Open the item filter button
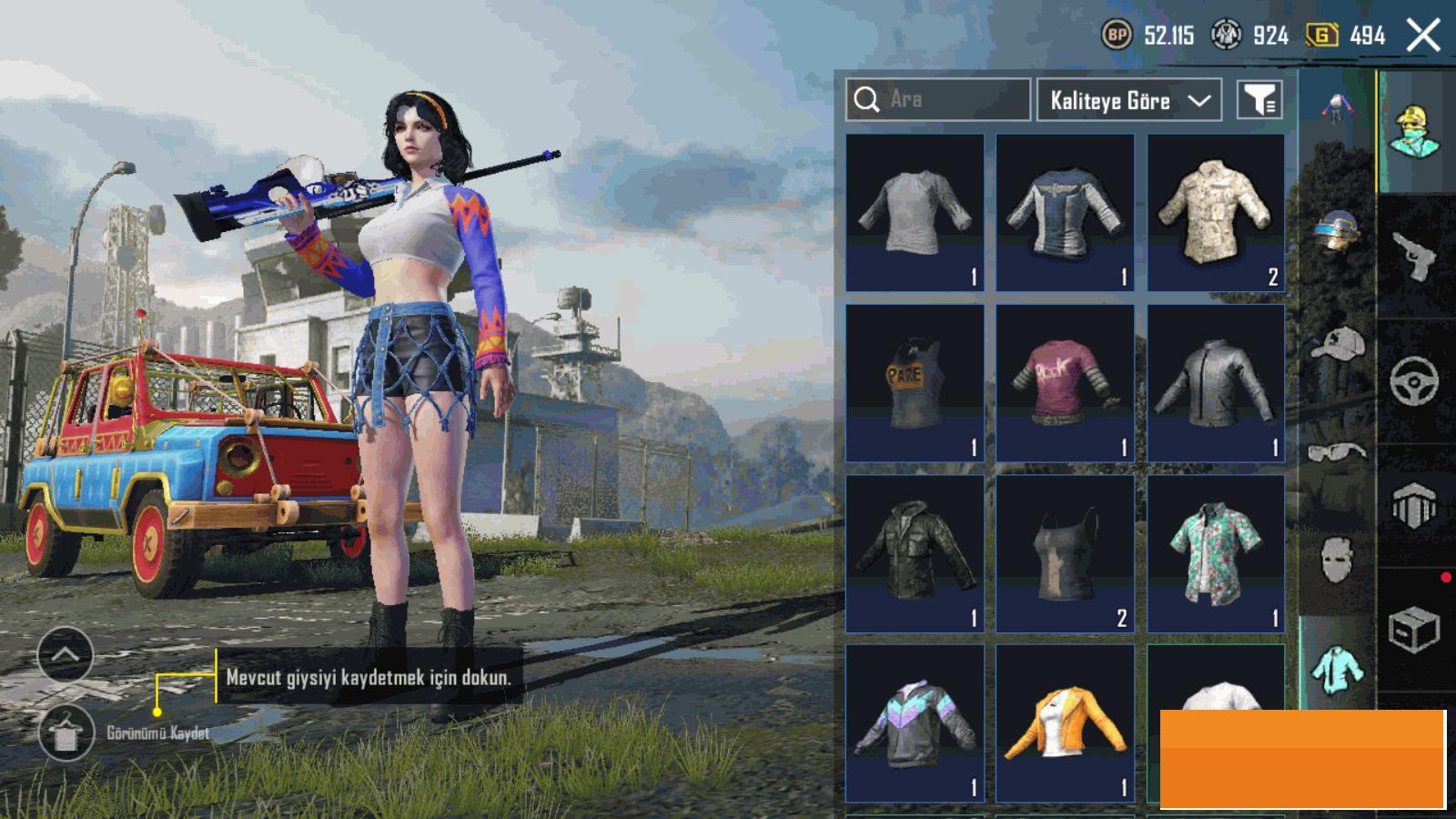The image size is (1456, 819). [1259, 100]
